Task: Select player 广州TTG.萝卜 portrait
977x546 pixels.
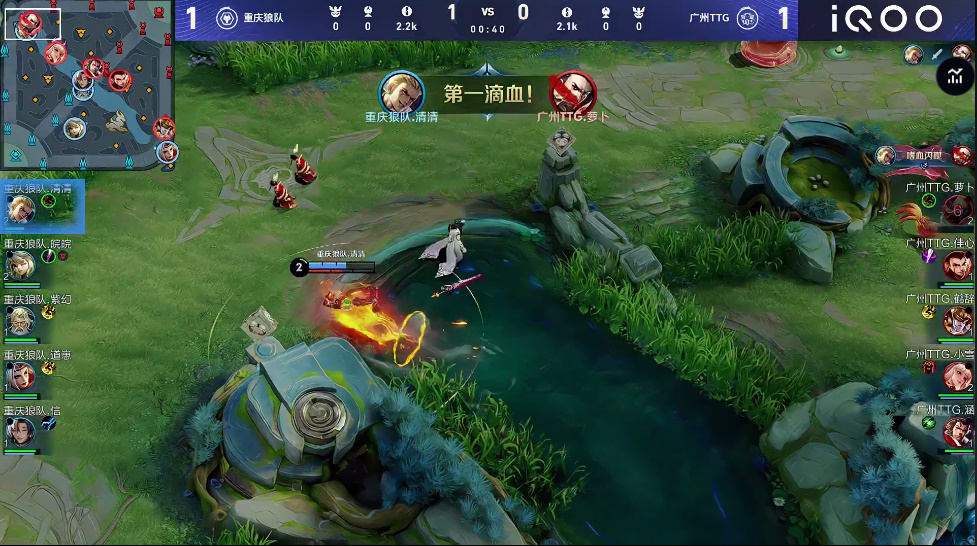Action: [x=958, y=210]
